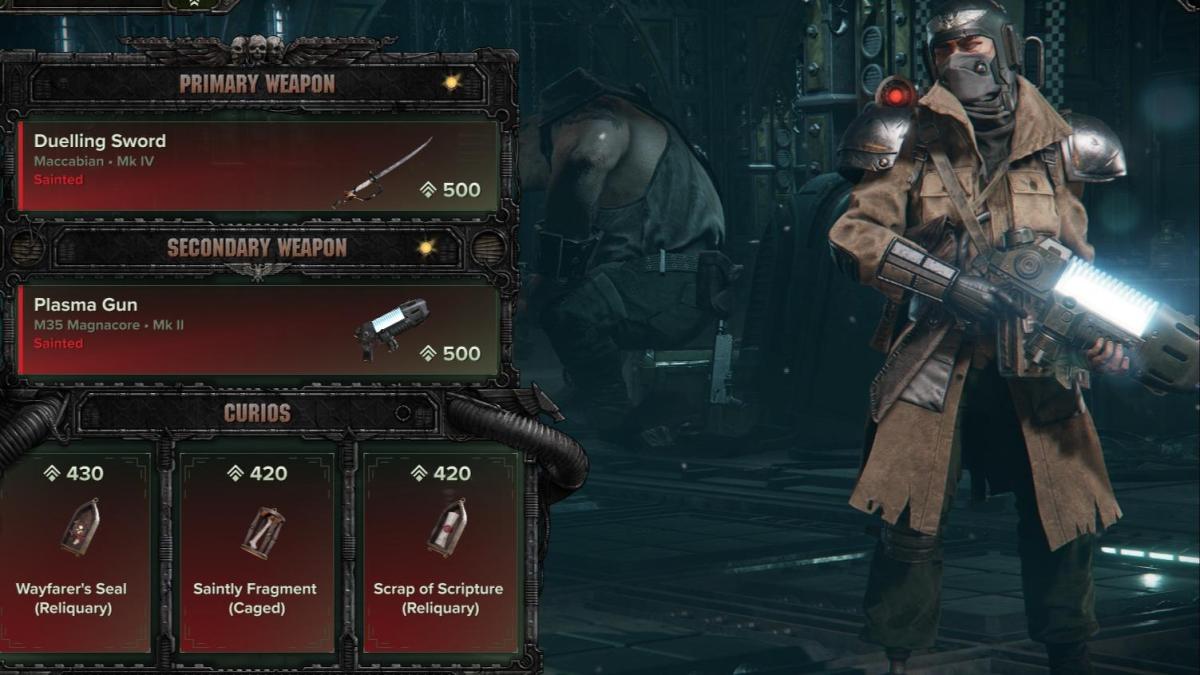Select the Saintly Fragment (Caged) curio
The height and width of the screenshot is (675, 1200).
pyautogui.click(x=257, y=550)
